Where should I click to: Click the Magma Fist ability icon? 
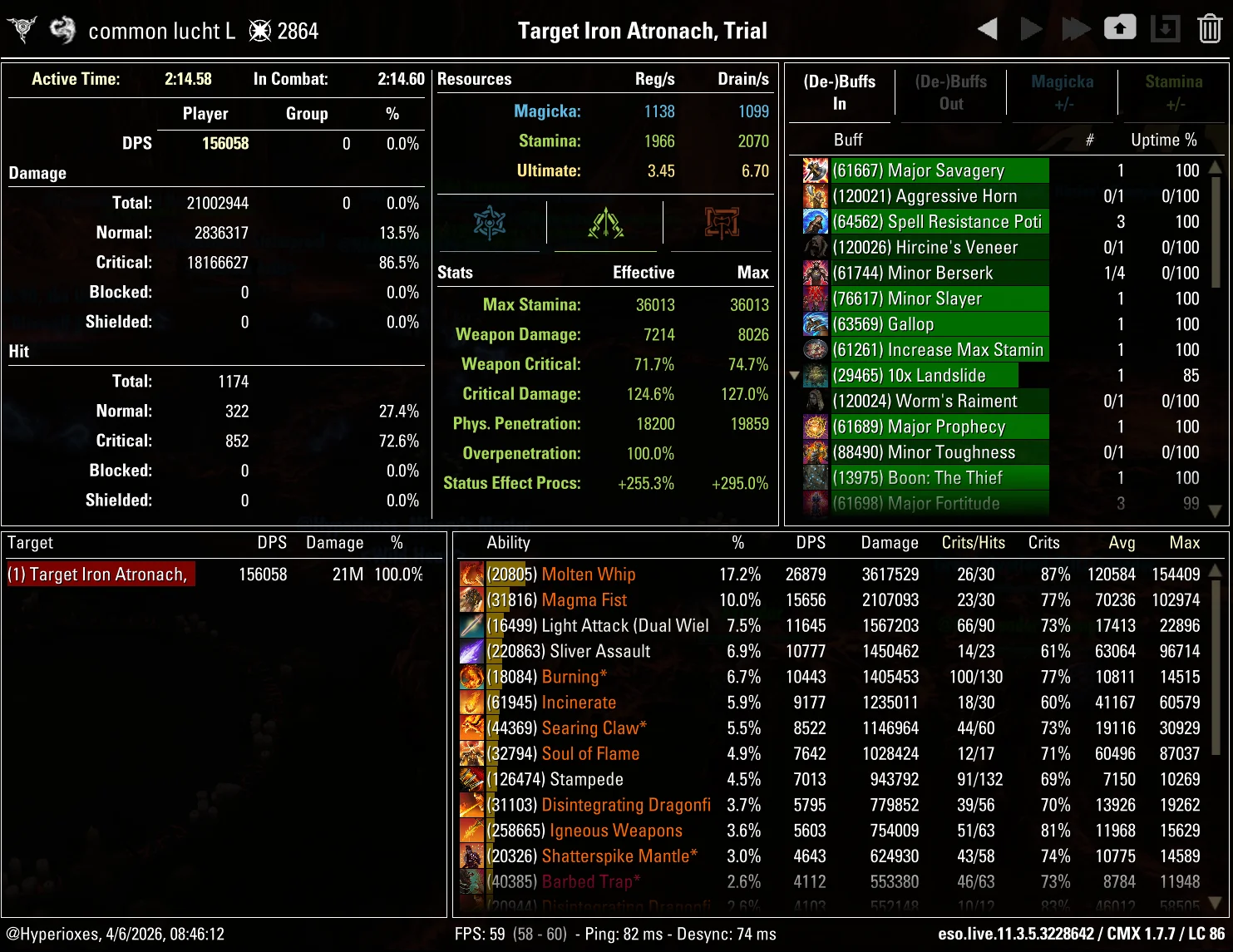point(472,599)
